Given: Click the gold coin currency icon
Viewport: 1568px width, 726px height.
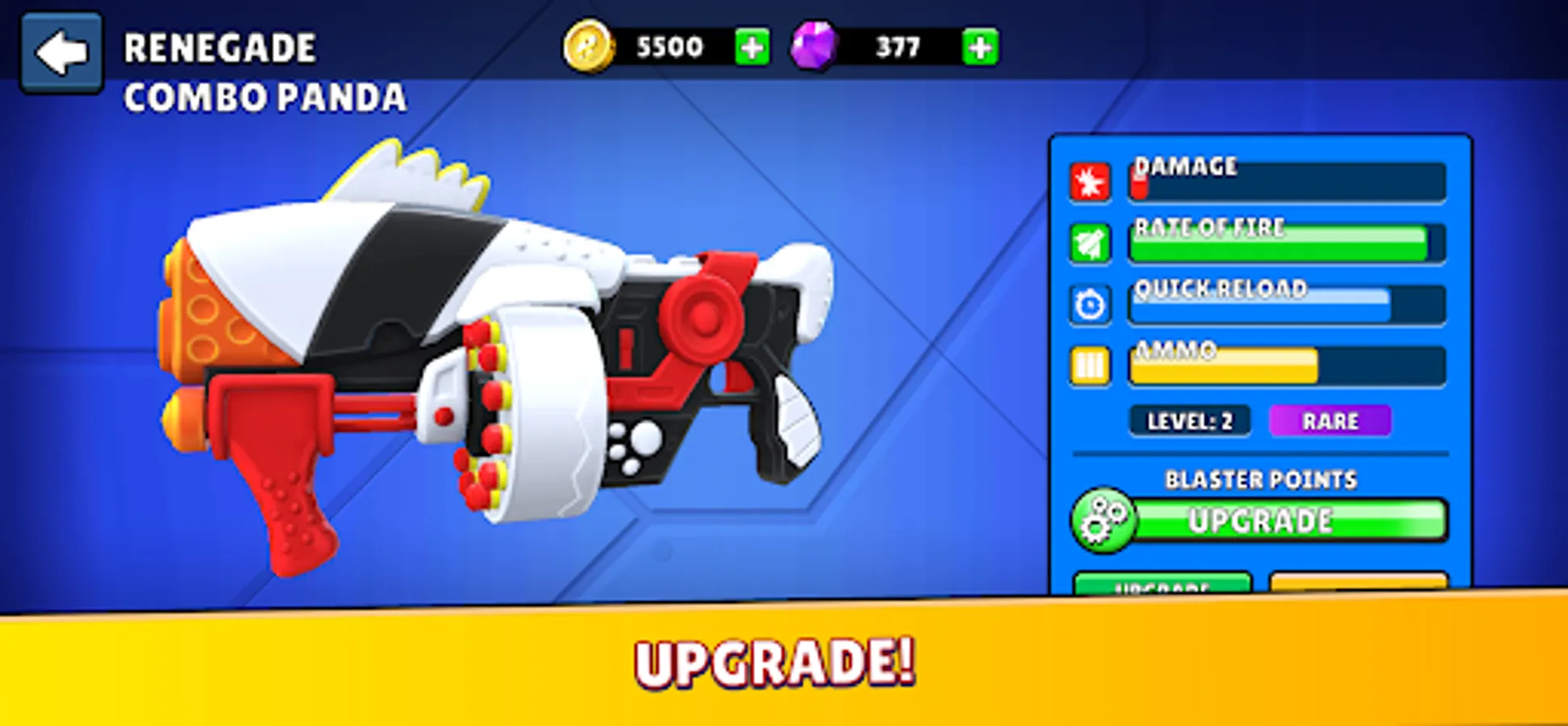Looking at the screenshot, I should point(590,46).
